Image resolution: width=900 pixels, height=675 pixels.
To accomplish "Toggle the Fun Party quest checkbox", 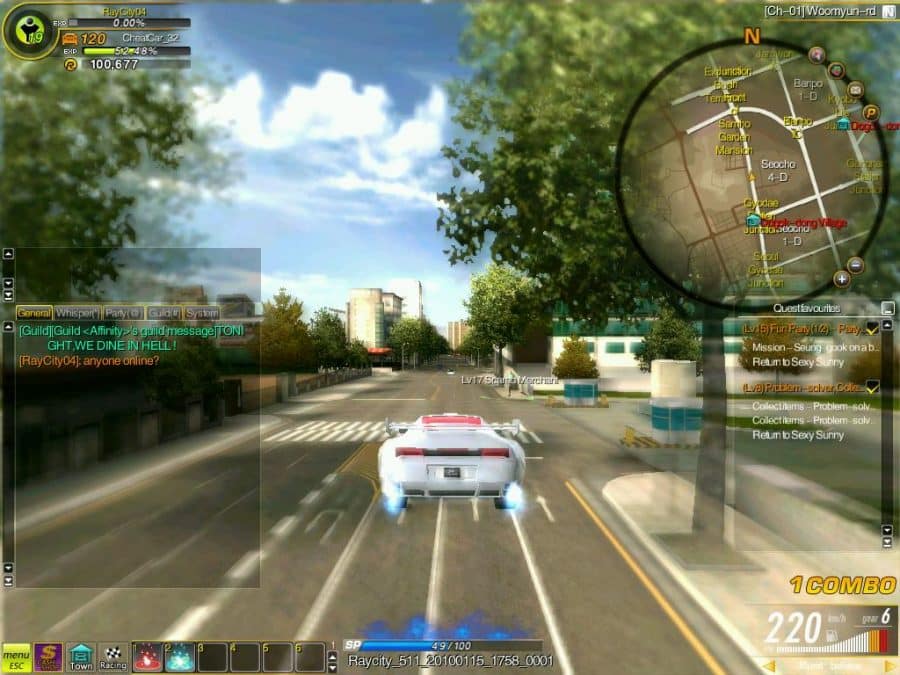I will 872,328.
